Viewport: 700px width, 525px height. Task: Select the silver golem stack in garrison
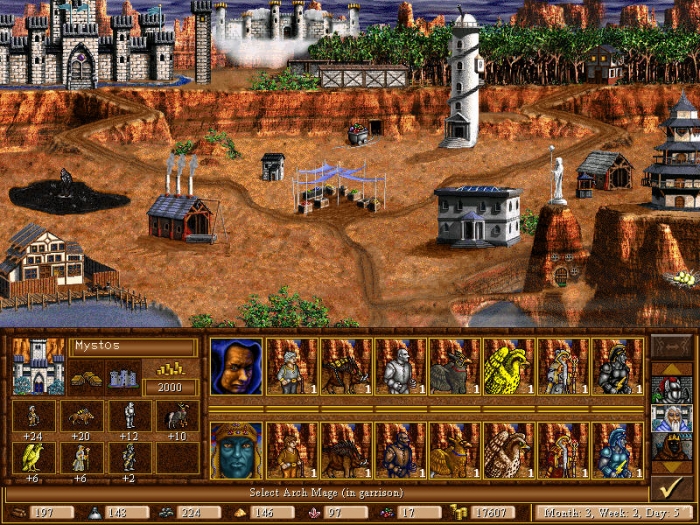tap(400, 365)
